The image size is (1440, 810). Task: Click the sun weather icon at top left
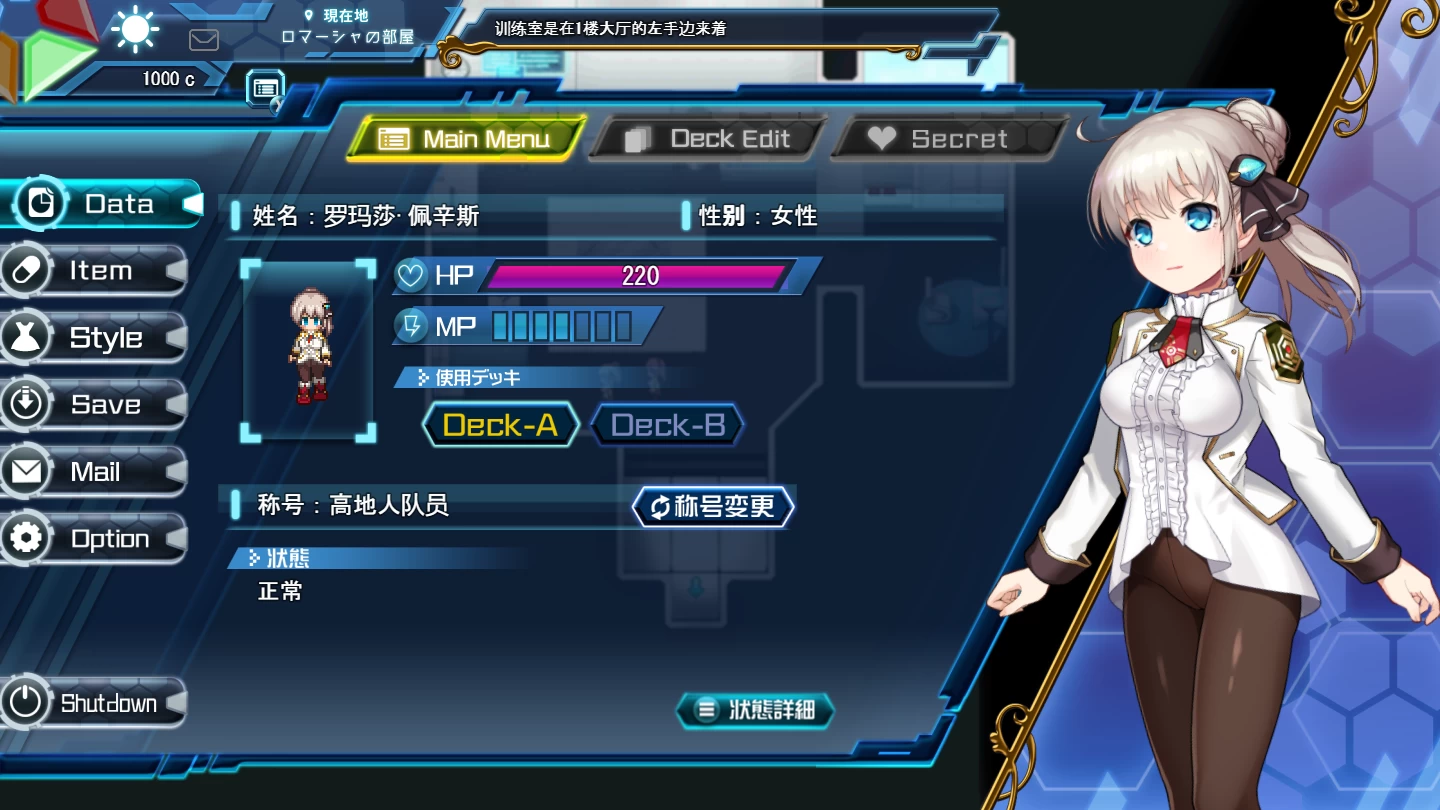[133, 28]
